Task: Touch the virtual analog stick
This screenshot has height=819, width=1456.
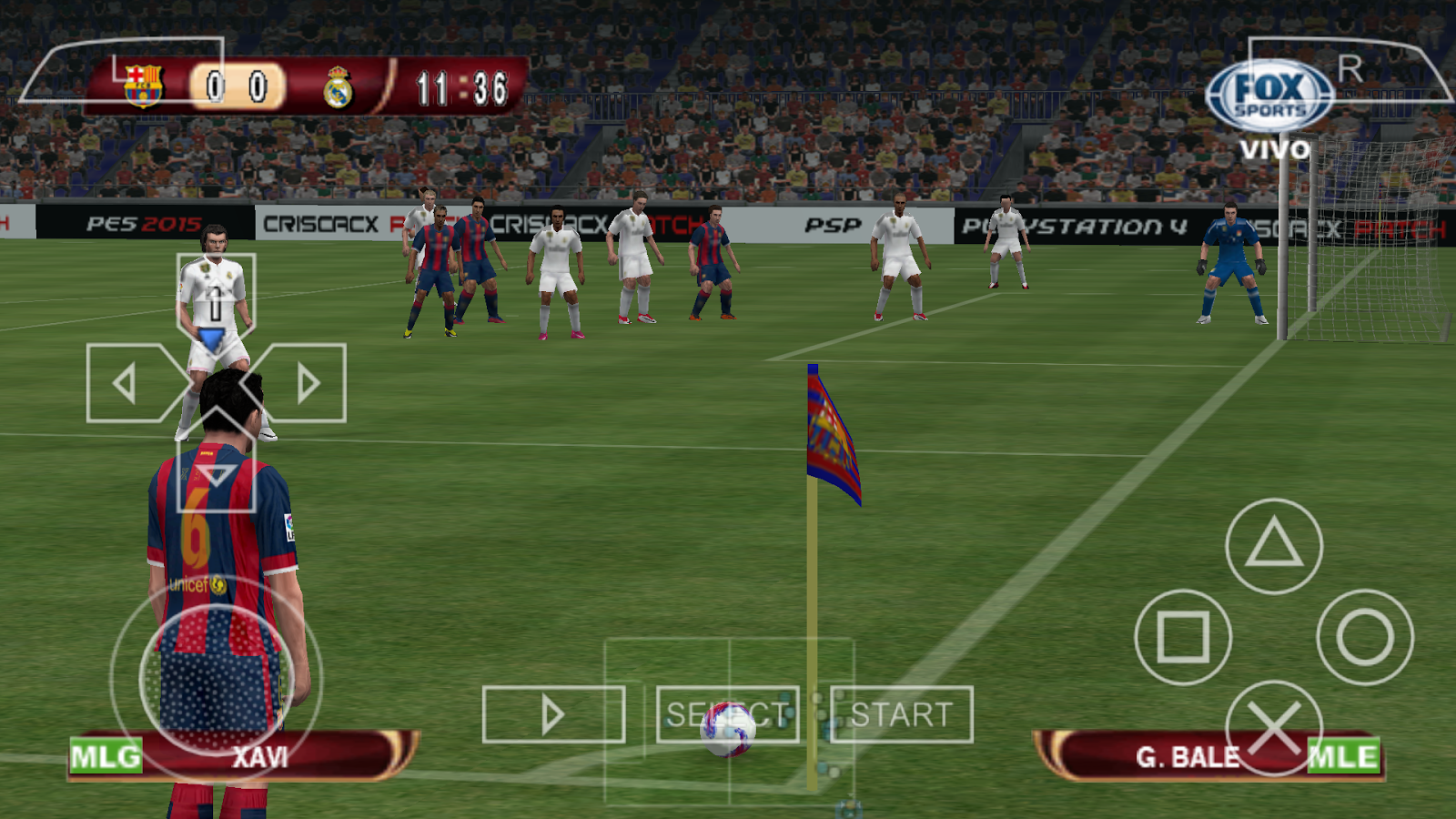Action: click(x=217, y=678)
